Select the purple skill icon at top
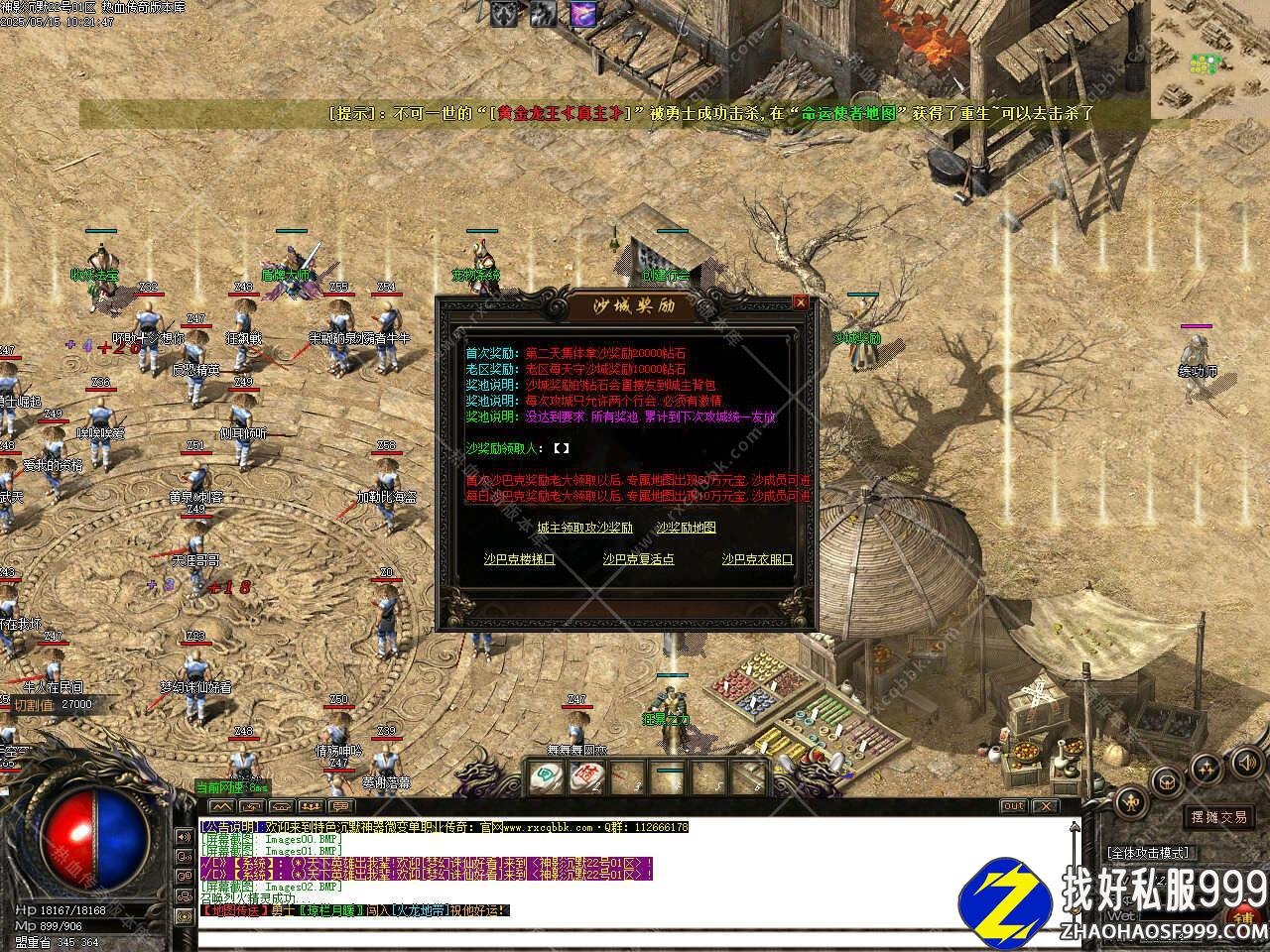 click(582, 14)
